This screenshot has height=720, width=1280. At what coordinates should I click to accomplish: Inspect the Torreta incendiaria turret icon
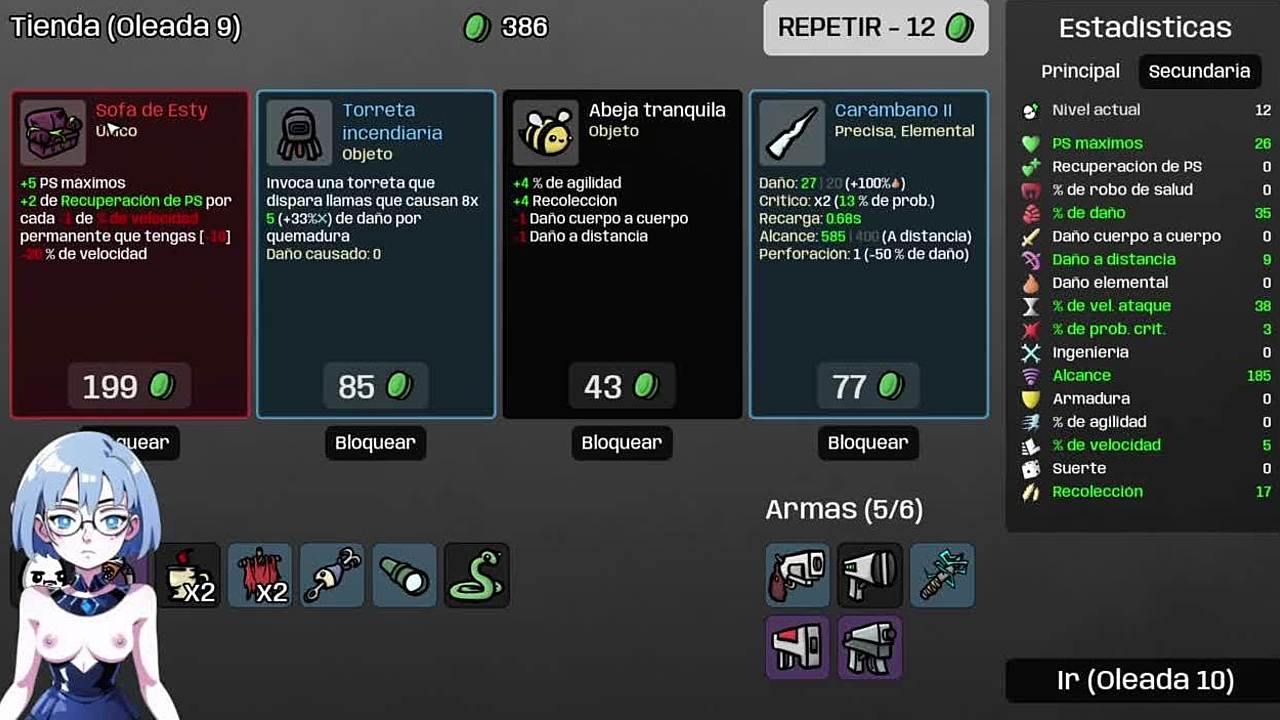click(x=299, y=133)
